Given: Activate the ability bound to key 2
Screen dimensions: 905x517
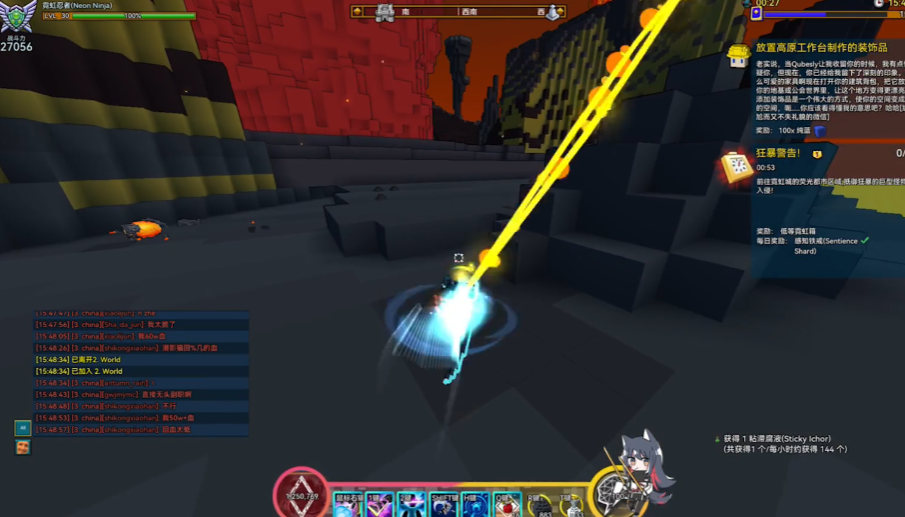Looking at the screenshot, I should (x=411, y=505).
